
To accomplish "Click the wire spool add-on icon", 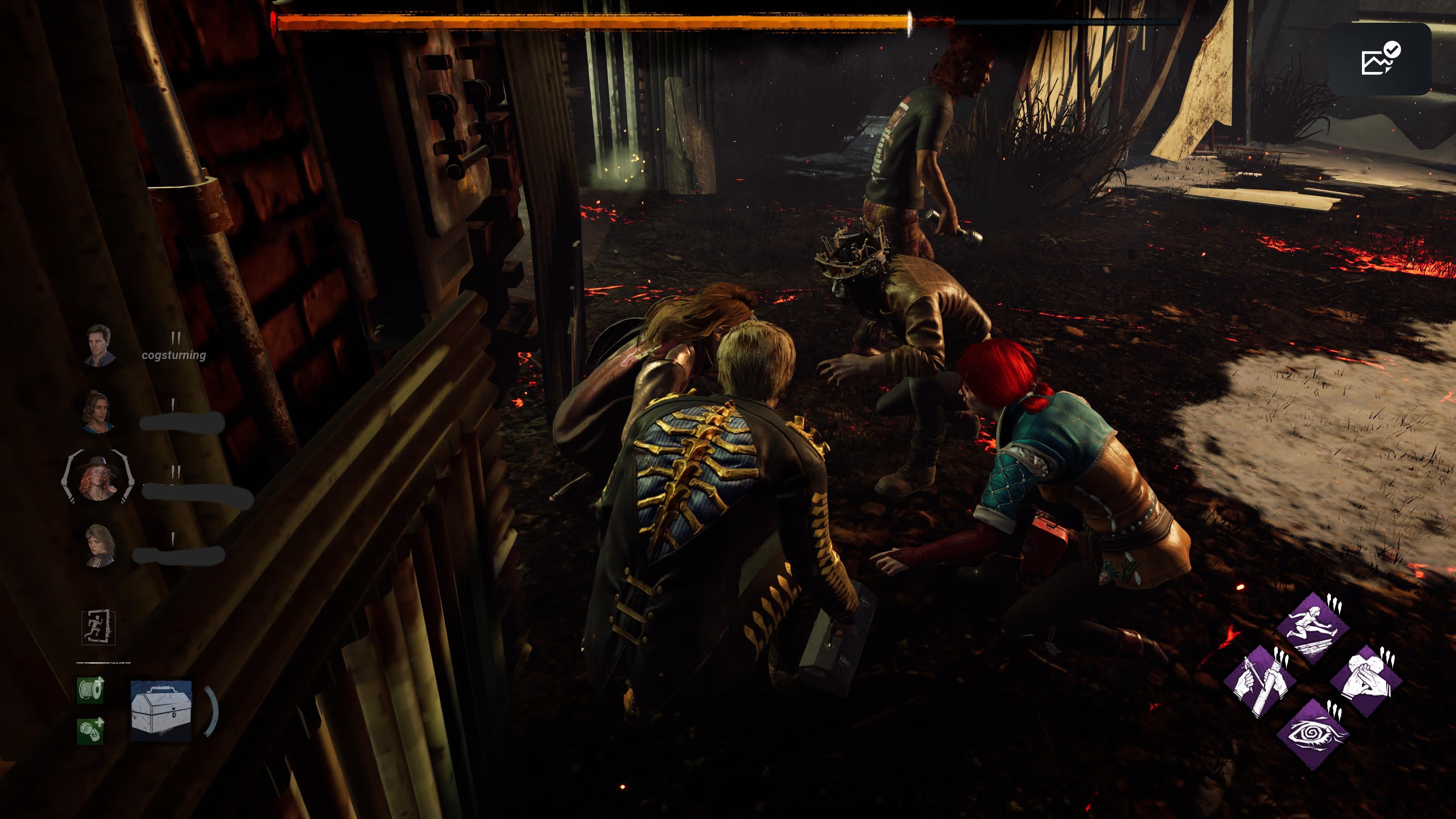I will point(91,690).
